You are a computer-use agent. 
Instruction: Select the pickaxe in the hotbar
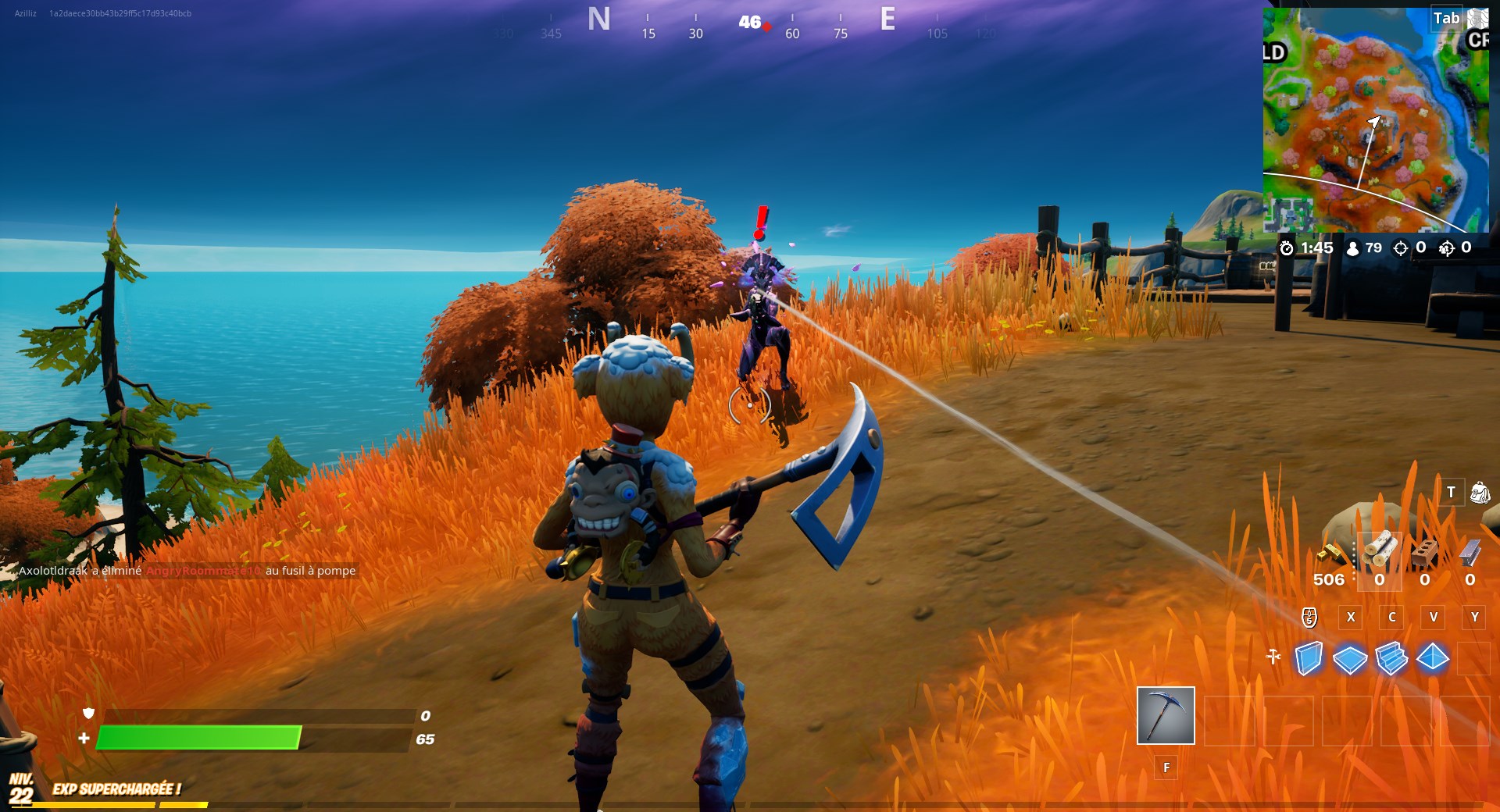tap(1165, 717)
